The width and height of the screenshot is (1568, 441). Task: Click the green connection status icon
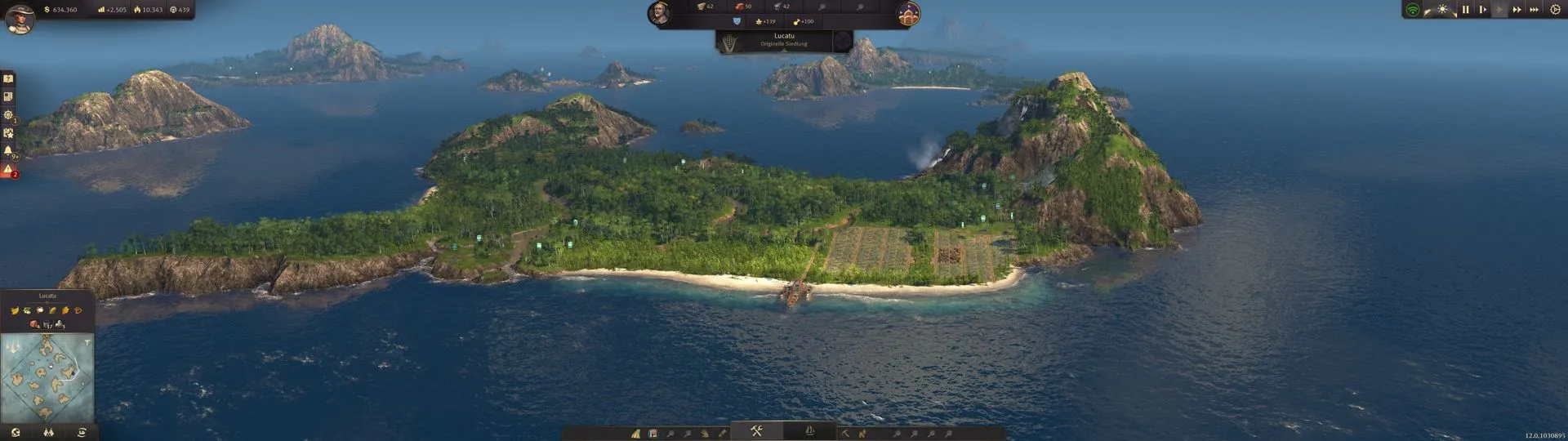pos(1413,10)
